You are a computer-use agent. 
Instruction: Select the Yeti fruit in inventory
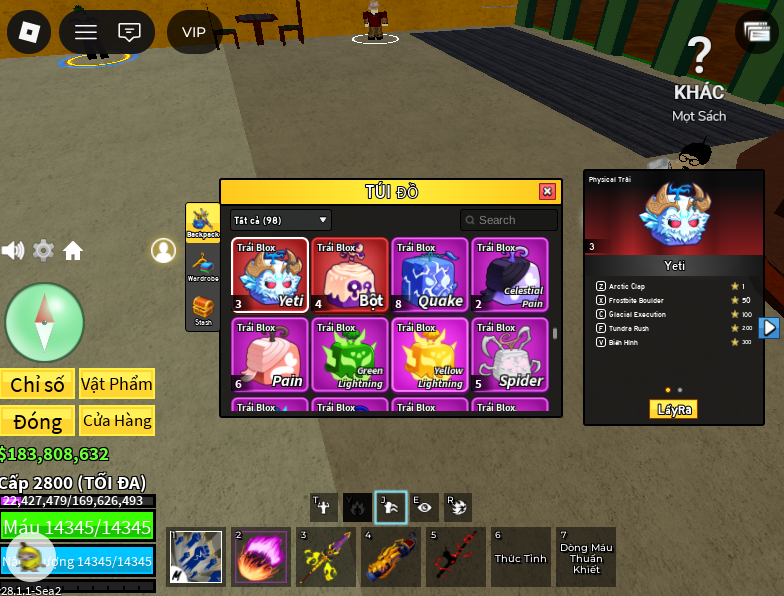click(270, 275)
